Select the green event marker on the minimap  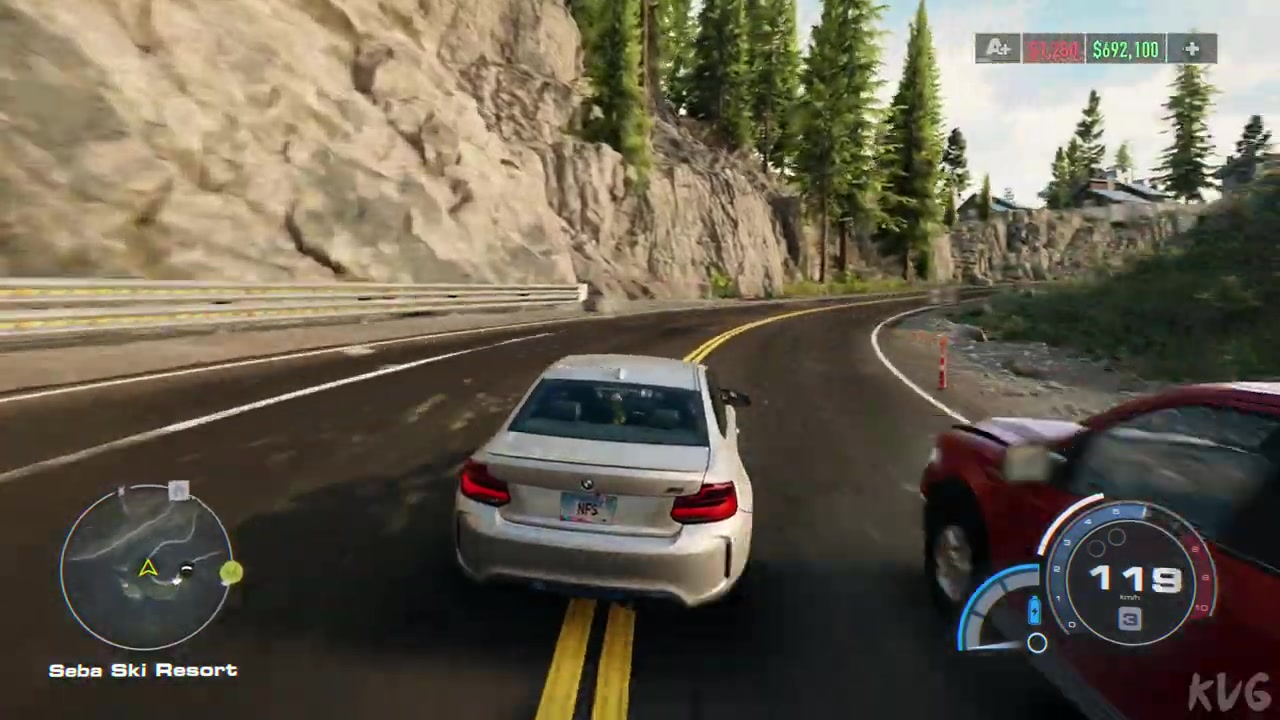tap(230, 571)
